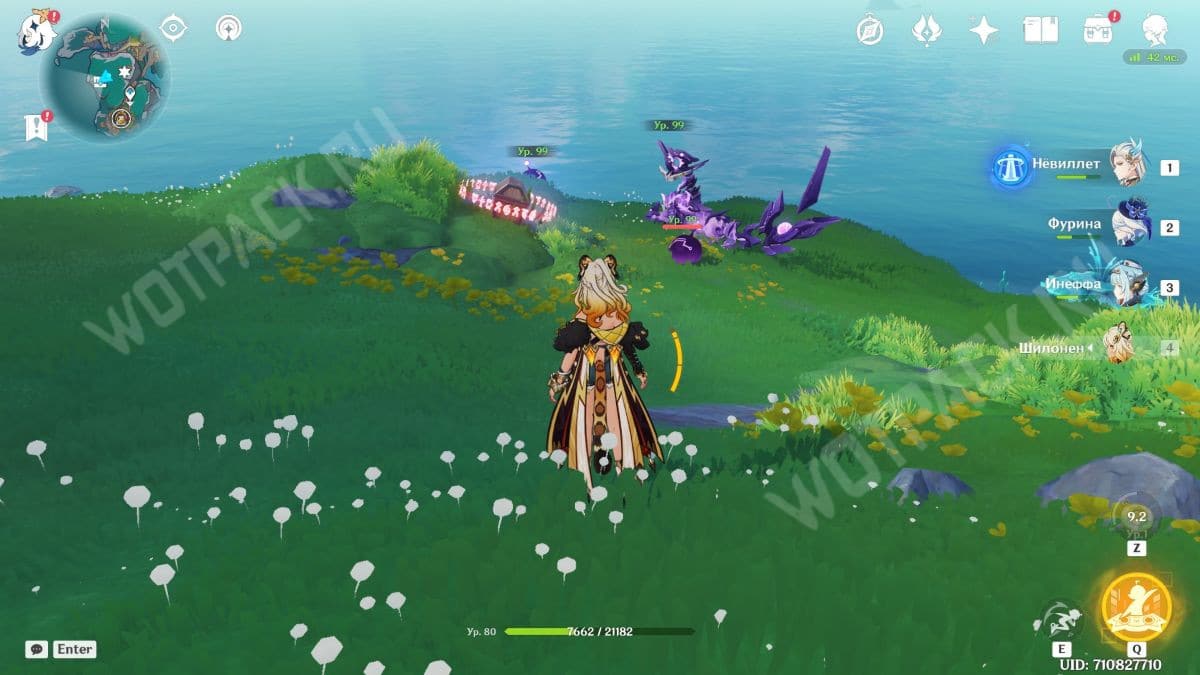Open the circular minimap

(105, 77)
